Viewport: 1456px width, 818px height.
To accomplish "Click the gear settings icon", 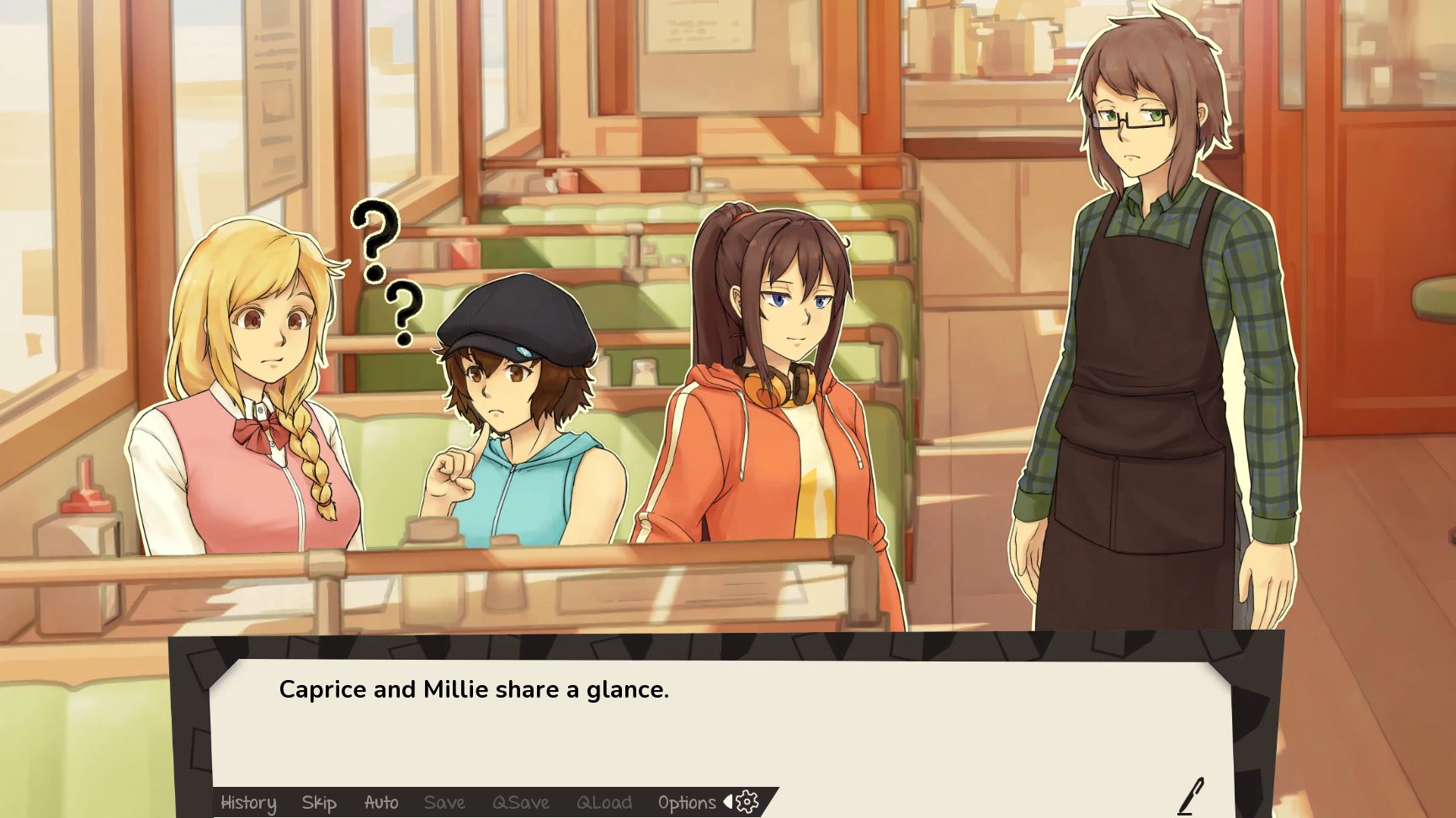I will click(747, 802).
